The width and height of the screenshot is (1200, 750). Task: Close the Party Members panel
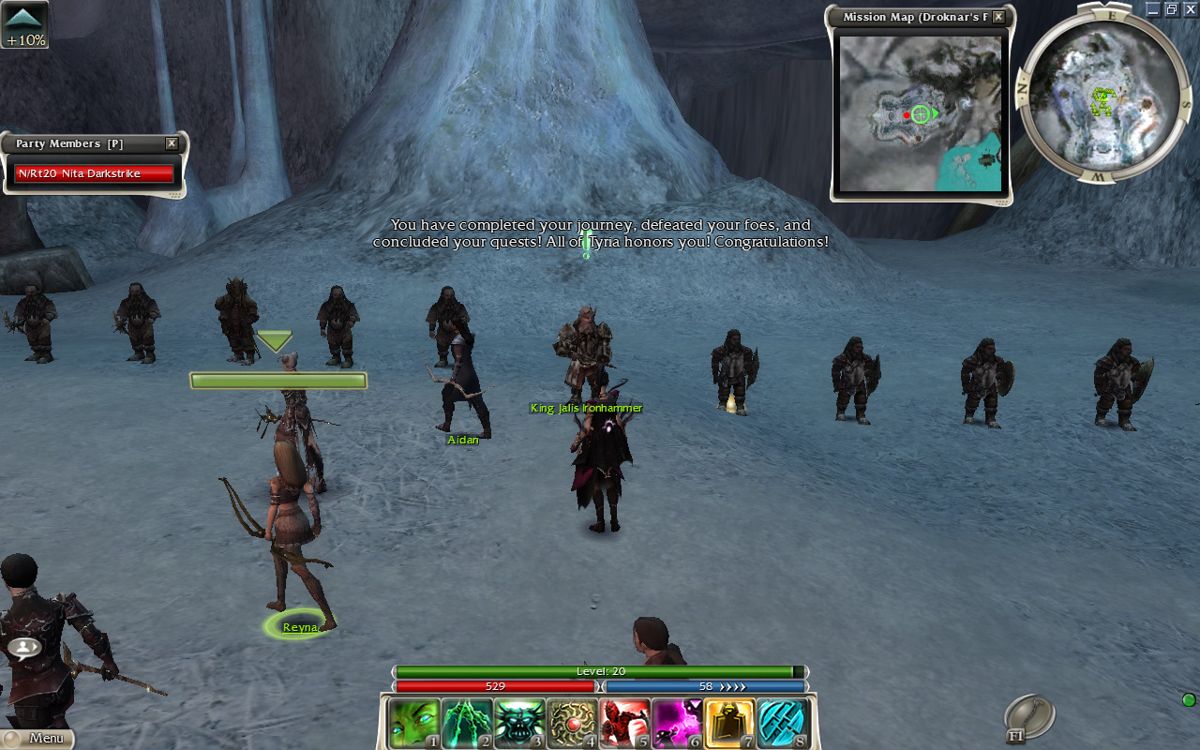(171, 144)
